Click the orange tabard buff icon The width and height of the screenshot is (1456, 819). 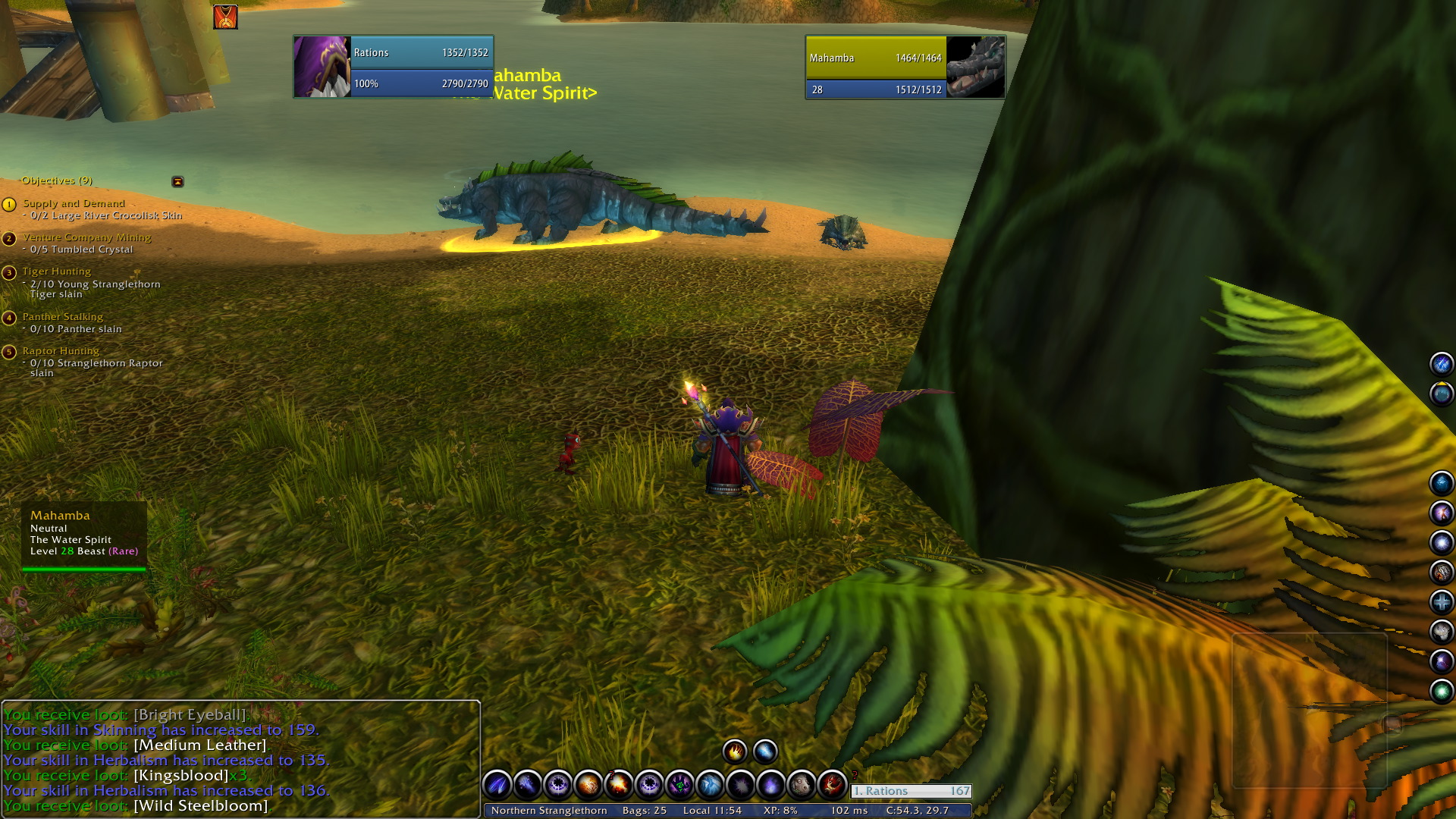[225, 17]
